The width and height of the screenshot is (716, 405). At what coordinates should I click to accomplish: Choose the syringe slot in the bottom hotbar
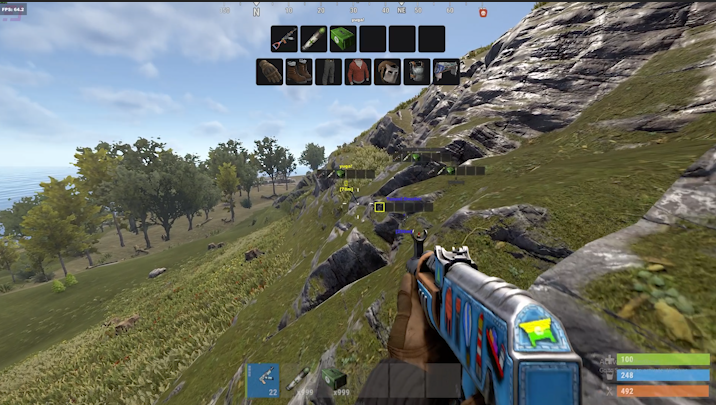click(x=298, y=380)
